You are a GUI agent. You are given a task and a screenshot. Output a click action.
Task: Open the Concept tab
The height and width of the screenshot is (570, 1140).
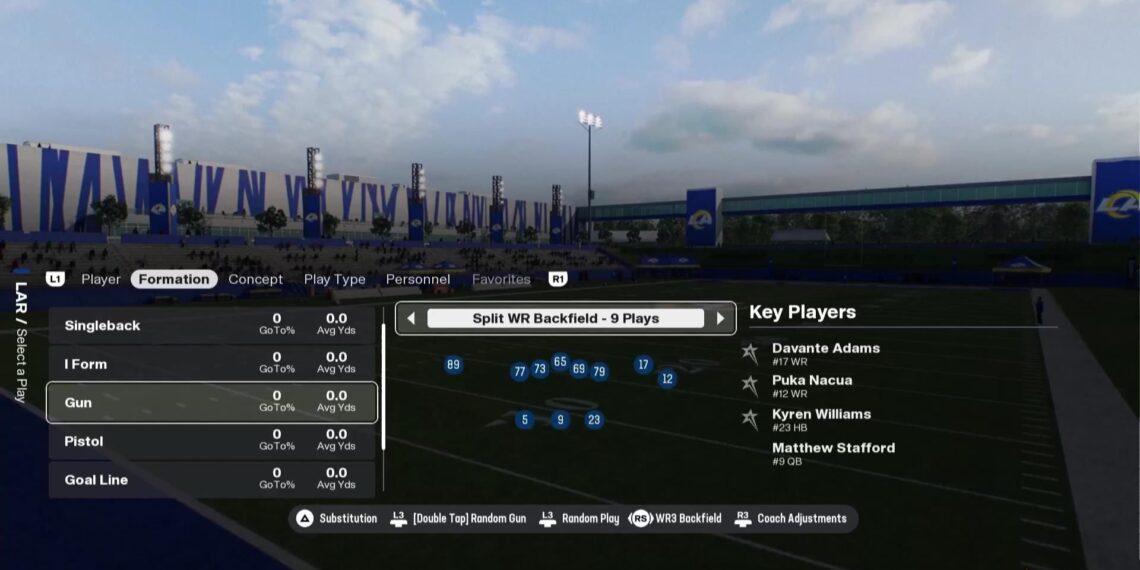[x=255, y=280]
